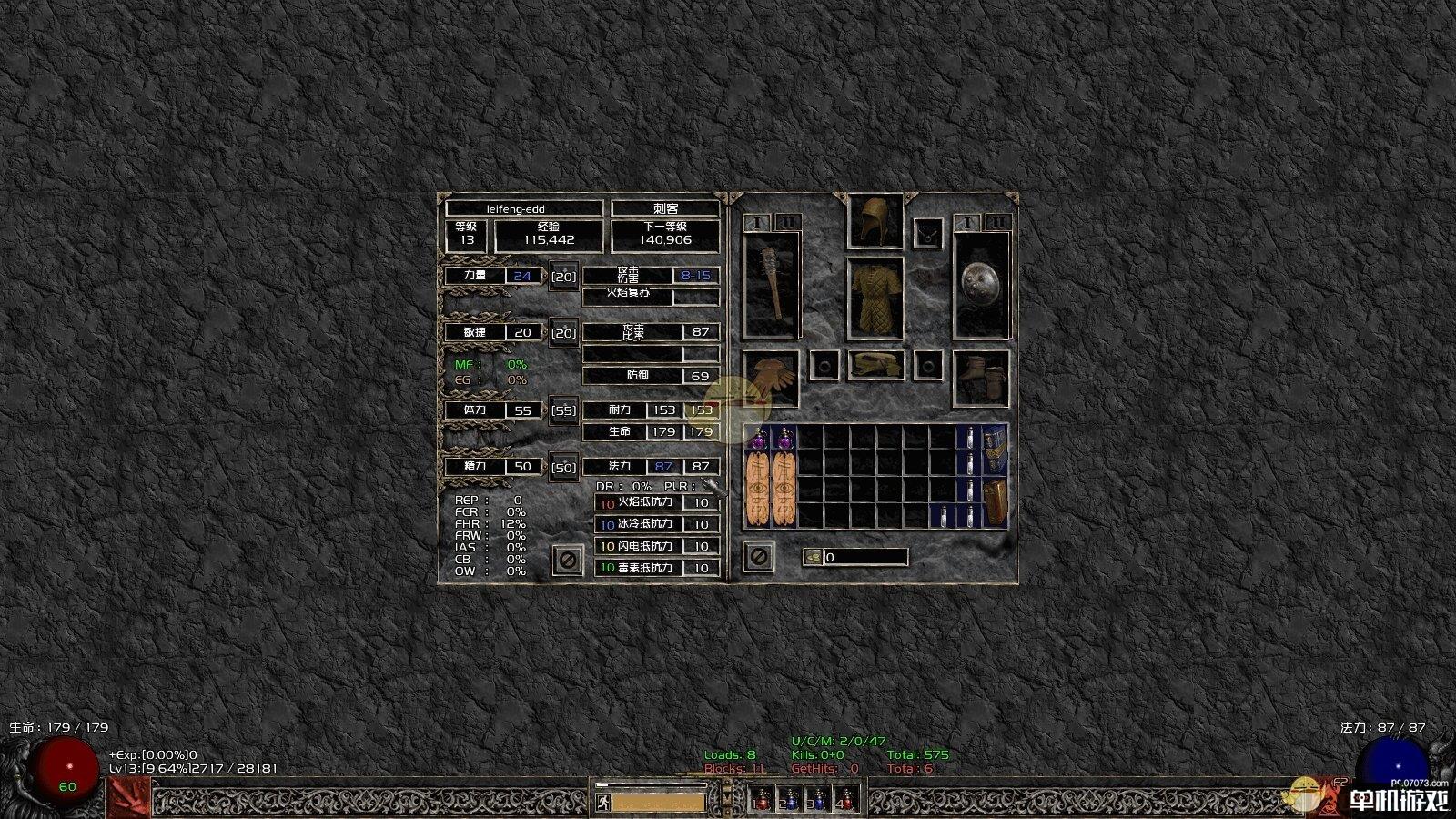Toggle the run/walk button
1456x819 pixels.
[x=602, y=803]
